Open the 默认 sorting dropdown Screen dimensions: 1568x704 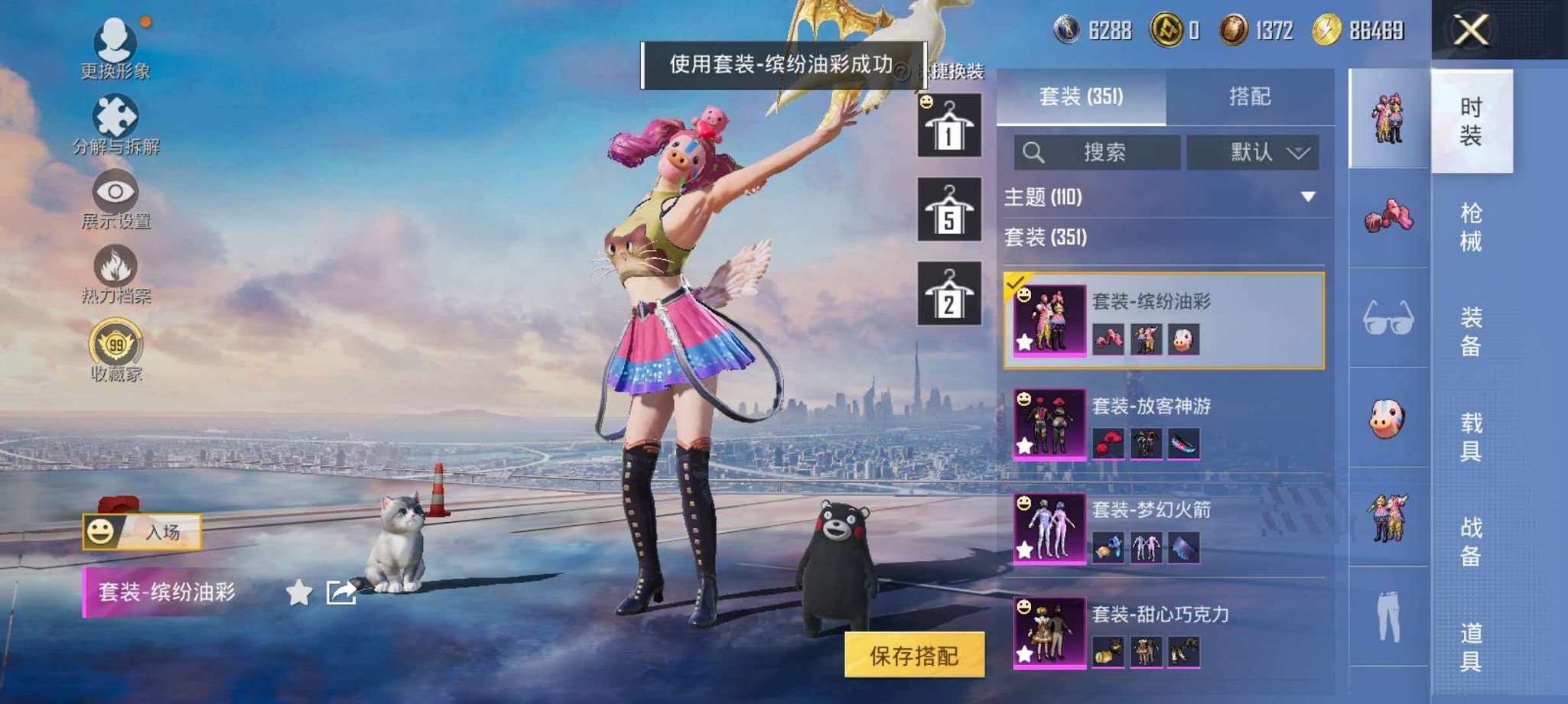1254,152
